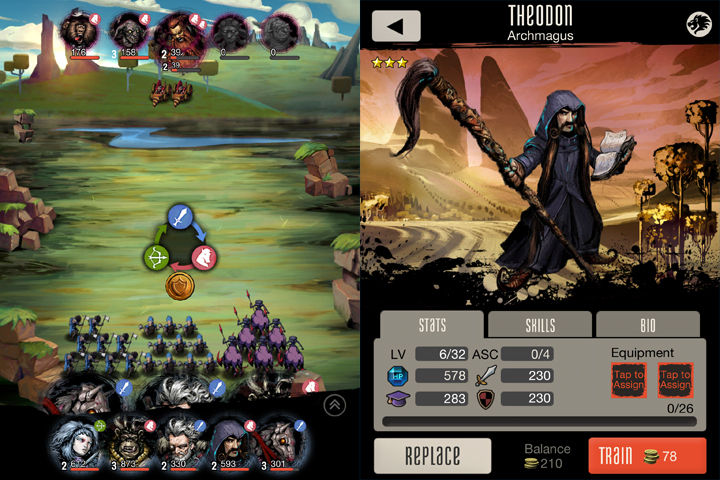Click the wolf faction emblem icon
Viewport: 720px width, 480px height.
(698, 25)
